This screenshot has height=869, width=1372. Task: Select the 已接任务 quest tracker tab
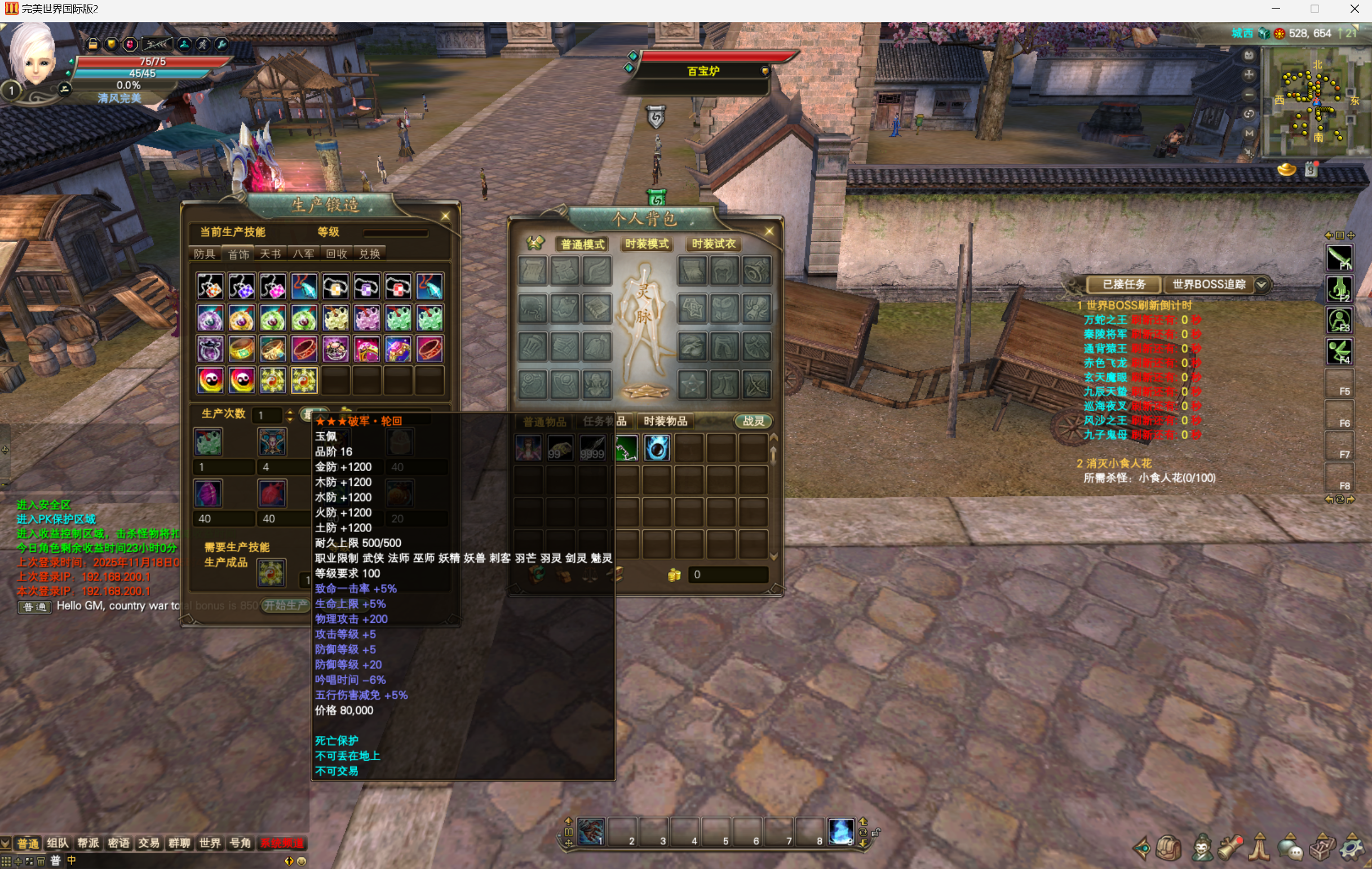tap(1123, 285)
